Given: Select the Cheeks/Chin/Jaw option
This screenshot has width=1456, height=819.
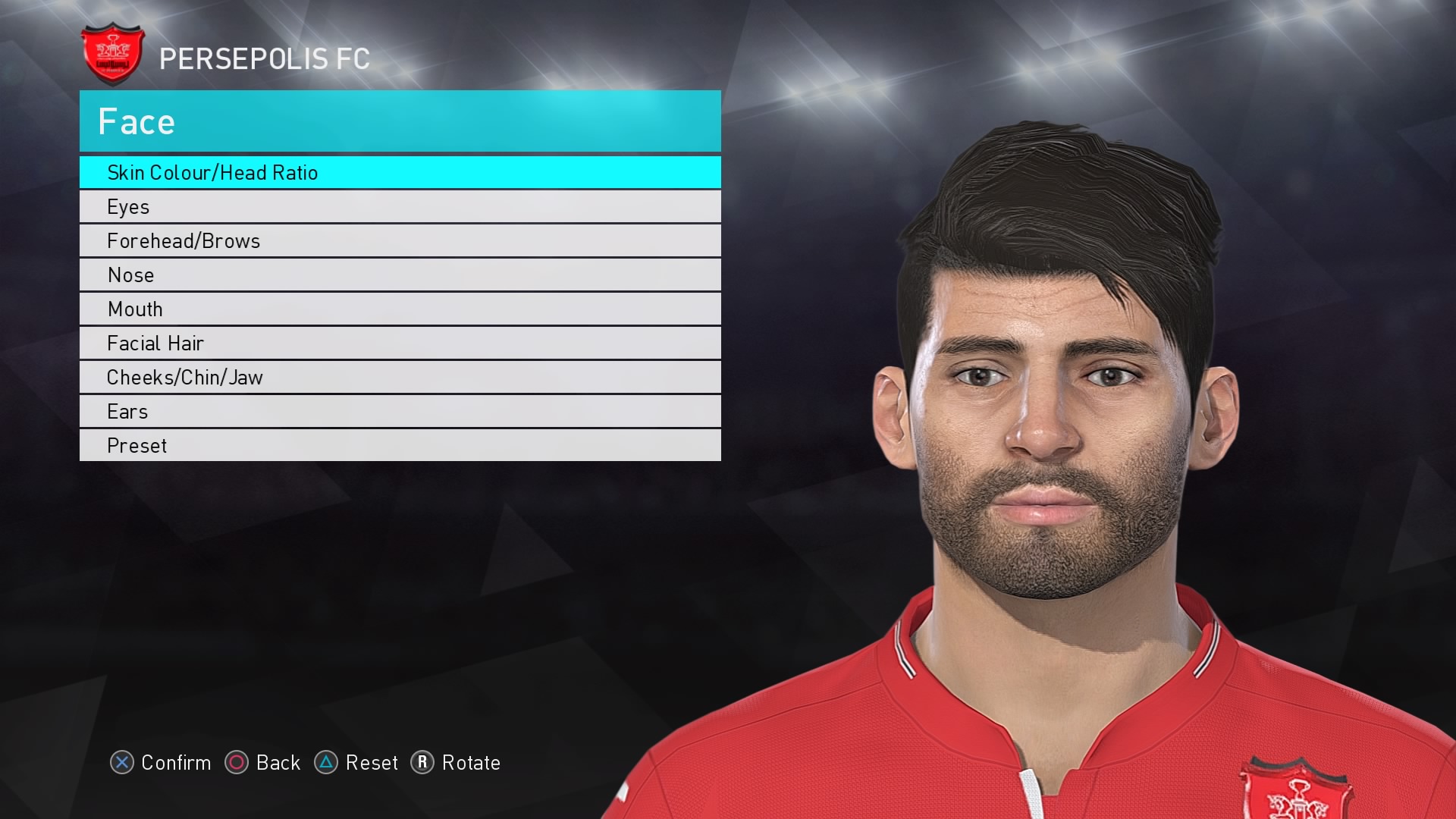Looking at the screenshot, I should click(400, 377).
